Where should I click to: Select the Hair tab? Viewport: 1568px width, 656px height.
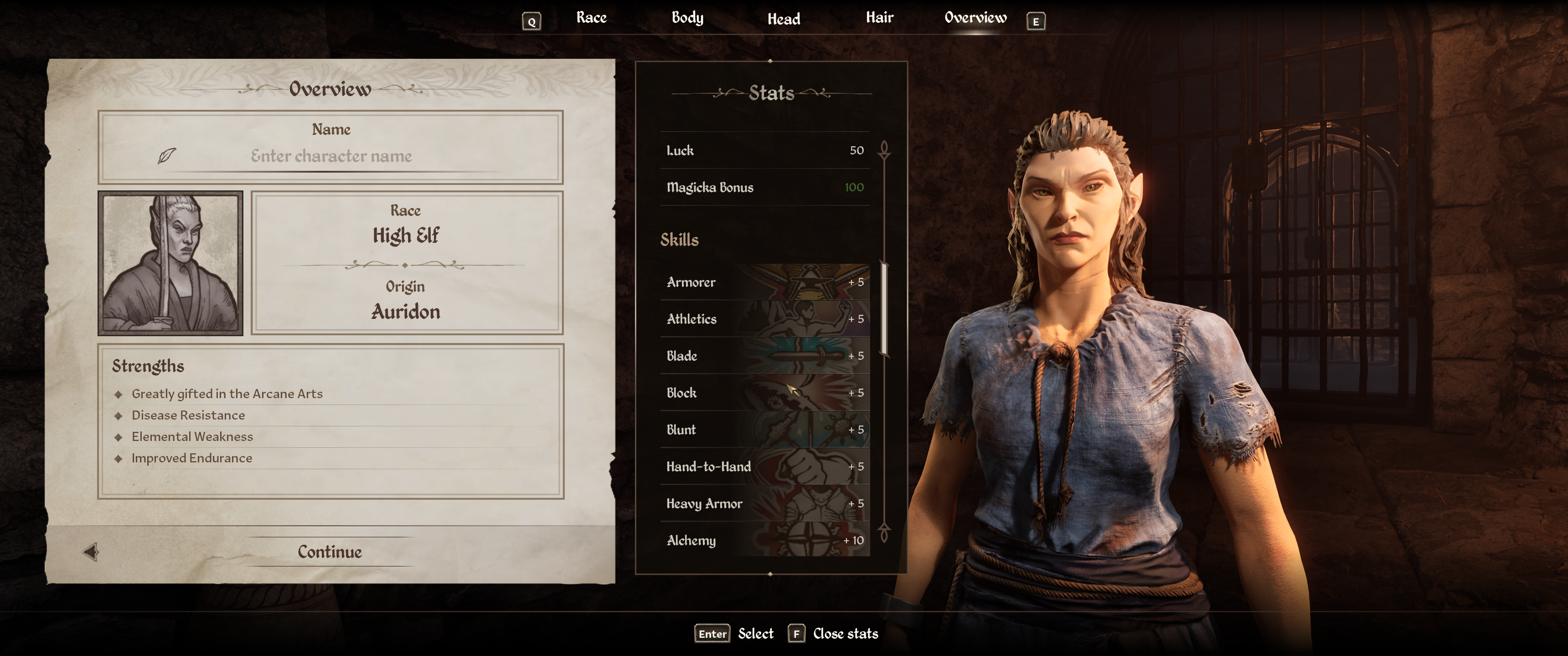point(880,18)
